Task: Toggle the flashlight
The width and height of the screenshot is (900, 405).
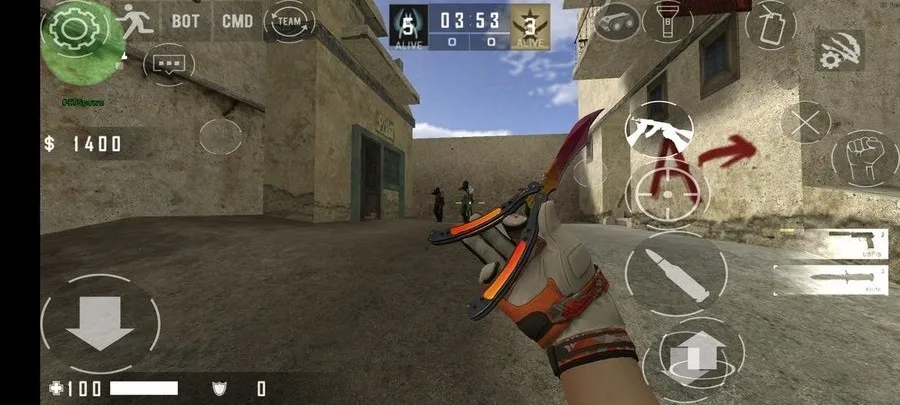Action: pos(668,20)
